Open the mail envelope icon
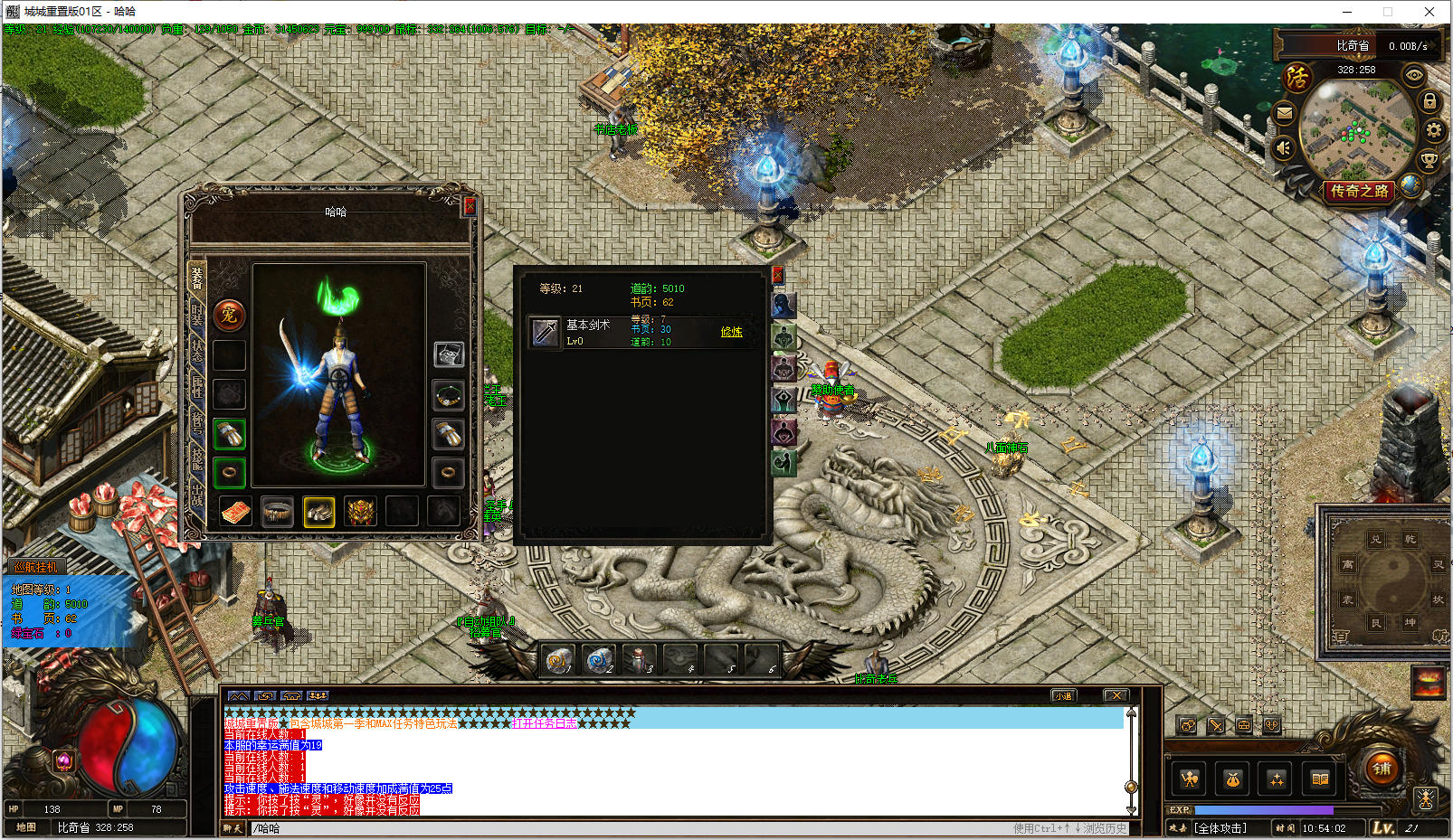Image resolution: width=1453 pixels, height=840 pixels. (1284, 113)
